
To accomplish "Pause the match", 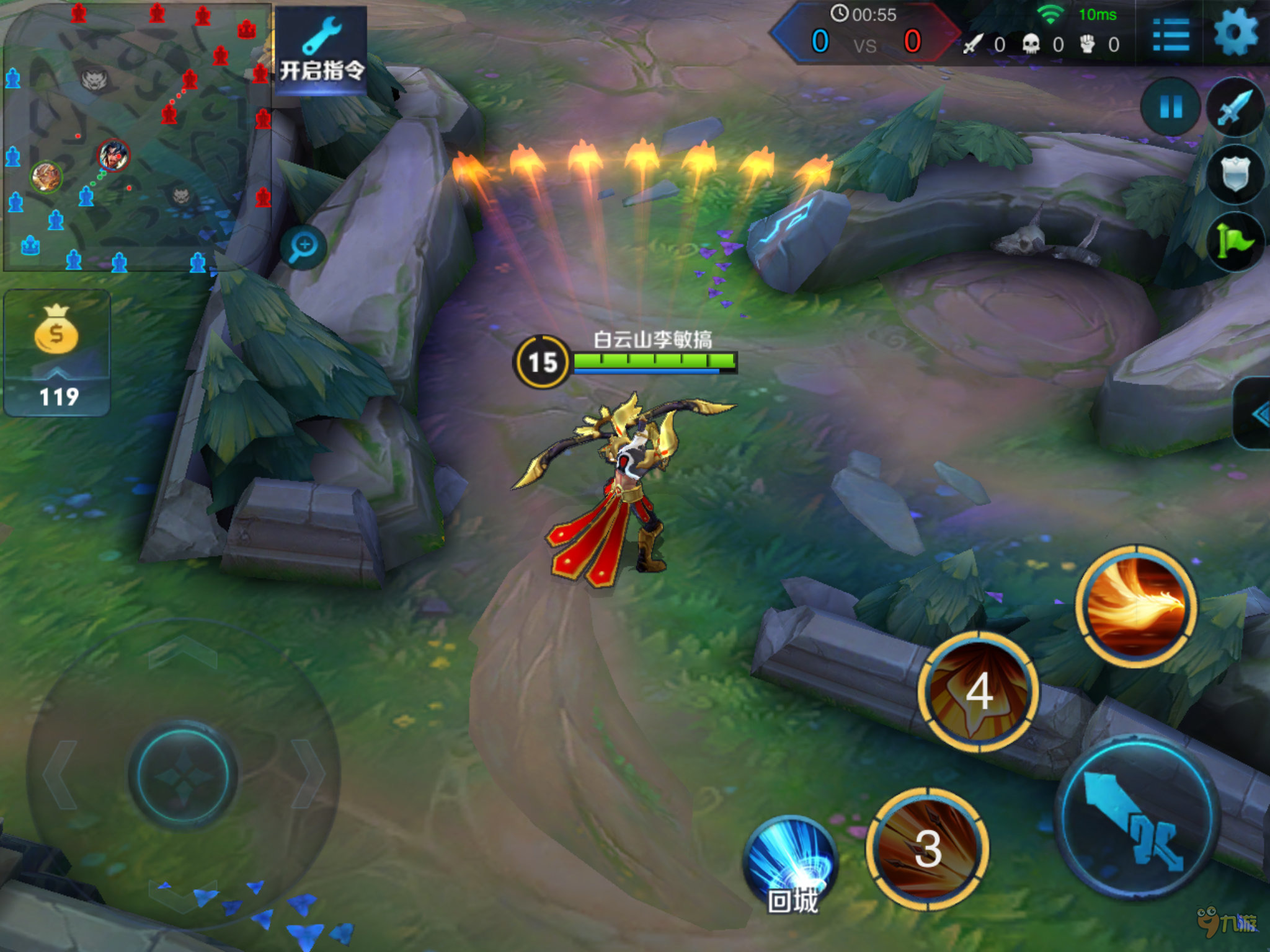I will point(1171,107).
